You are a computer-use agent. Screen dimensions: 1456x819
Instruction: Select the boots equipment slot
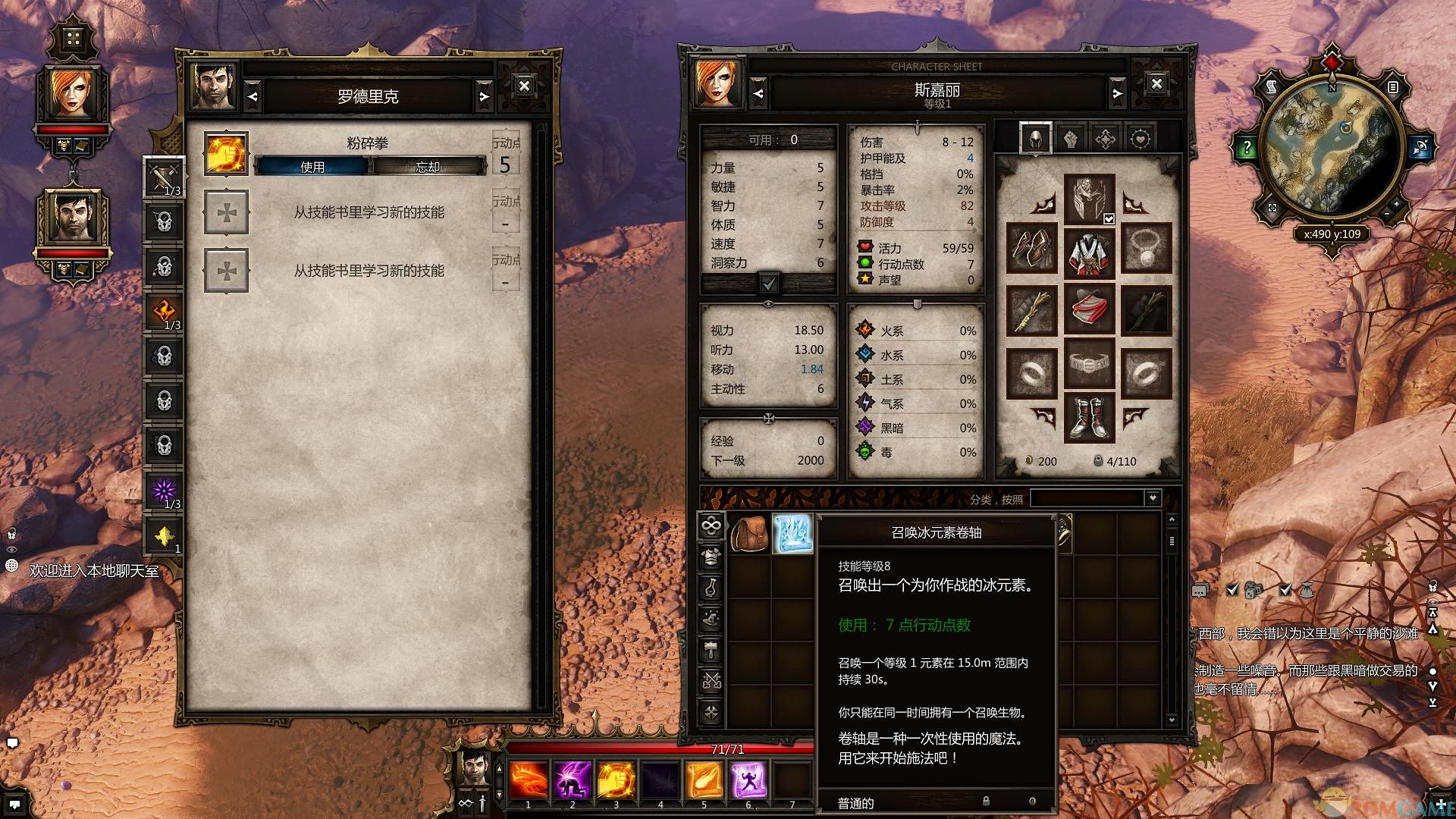point(1089,418)
